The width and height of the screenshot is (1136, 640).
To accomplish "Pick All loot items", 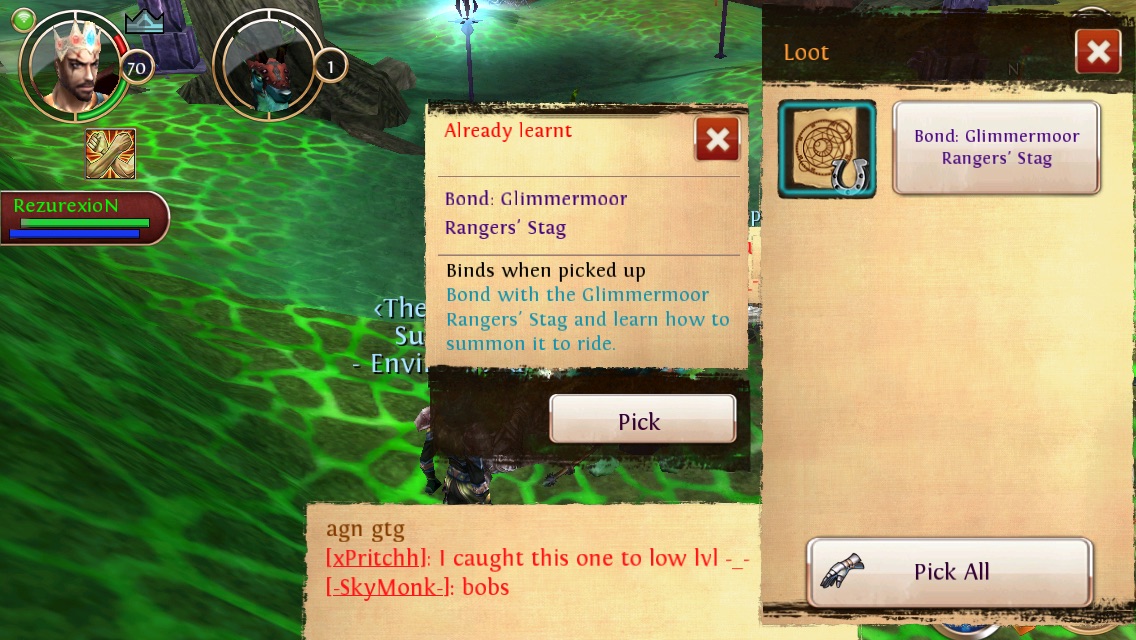I will point(949,572).
